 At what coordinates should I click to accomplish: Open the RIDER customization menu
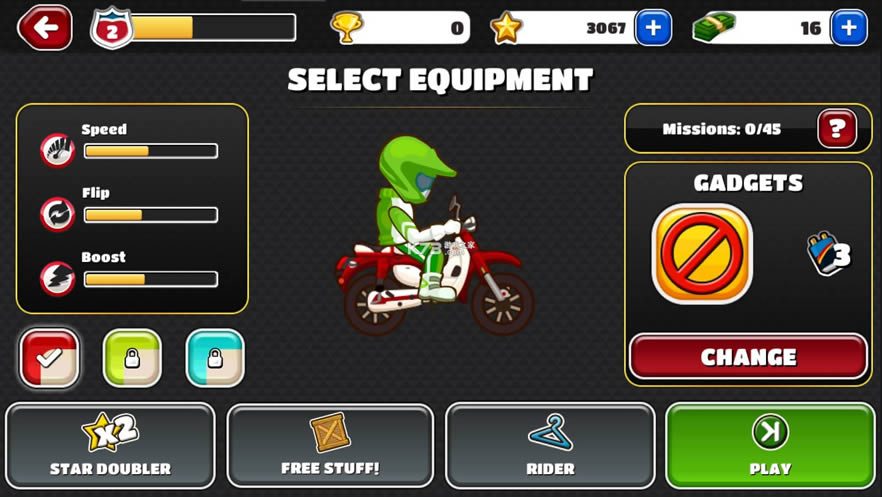550,445
